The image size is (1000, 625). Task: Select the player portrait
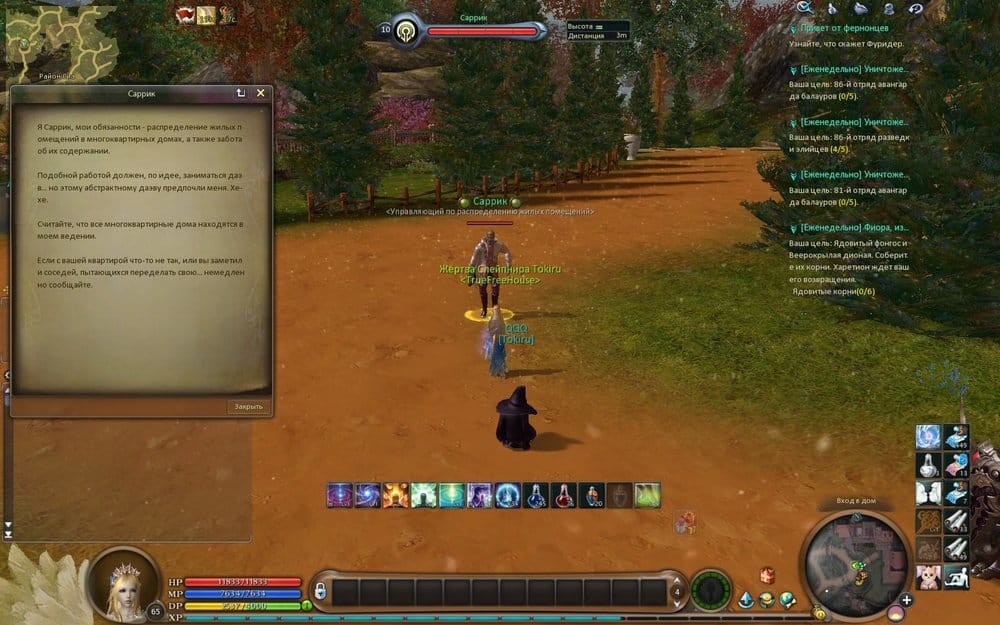123,583
